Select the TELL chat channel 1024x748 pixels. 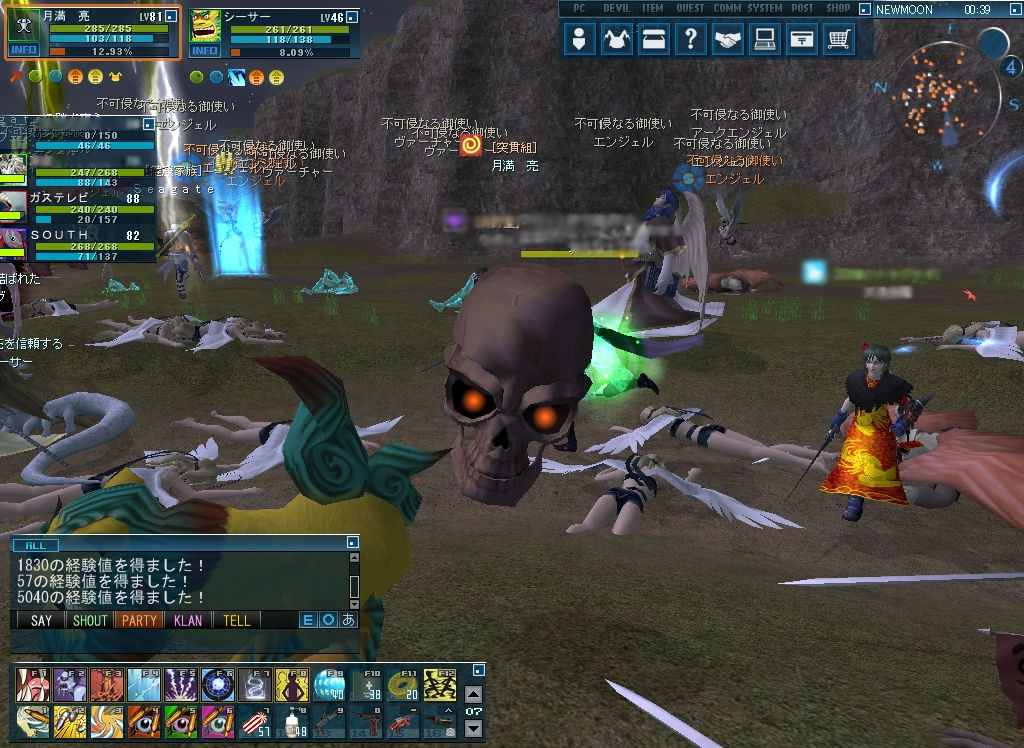(x=237, y=620)
